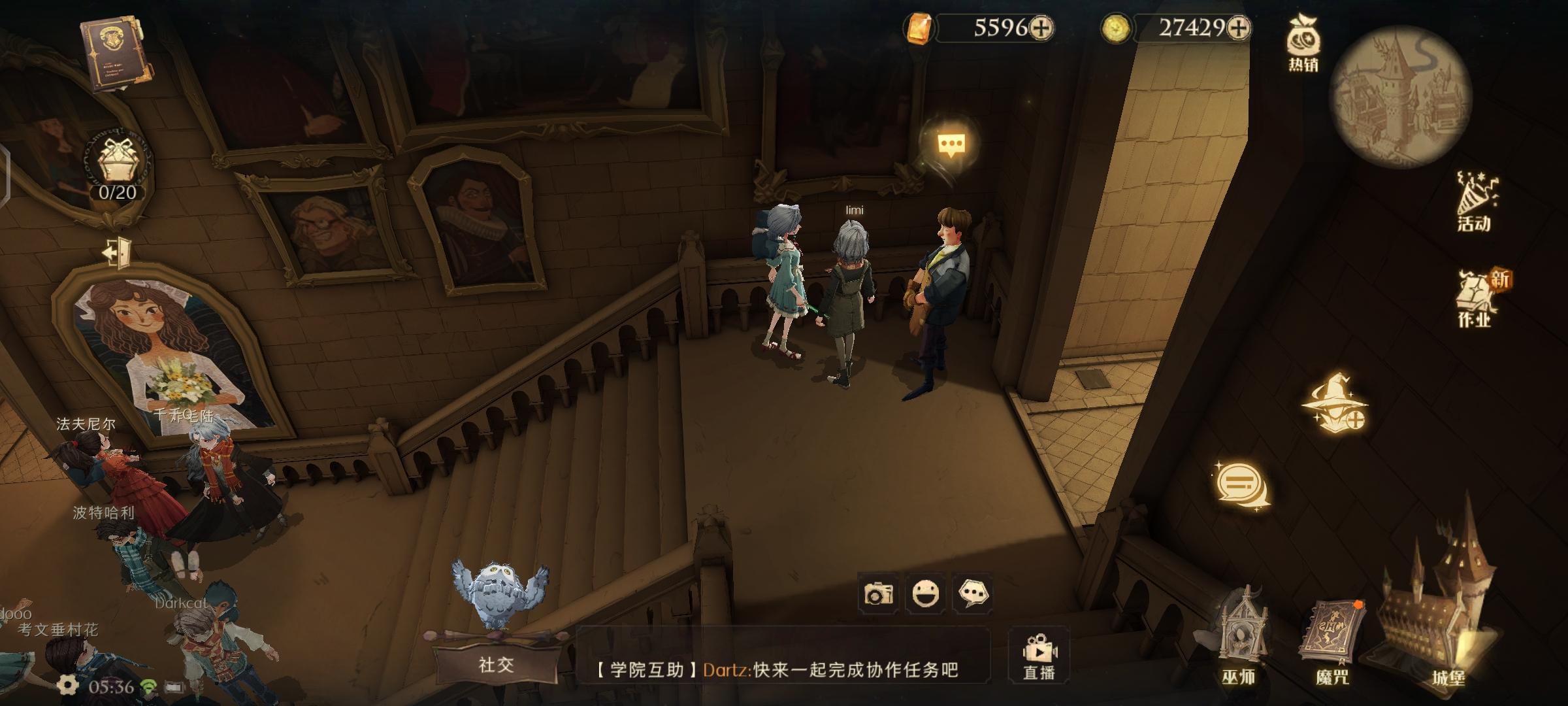This screenshot has height=706, width=1568.
Task: Open the 活动 events menu
Action: pos(1475,201)
